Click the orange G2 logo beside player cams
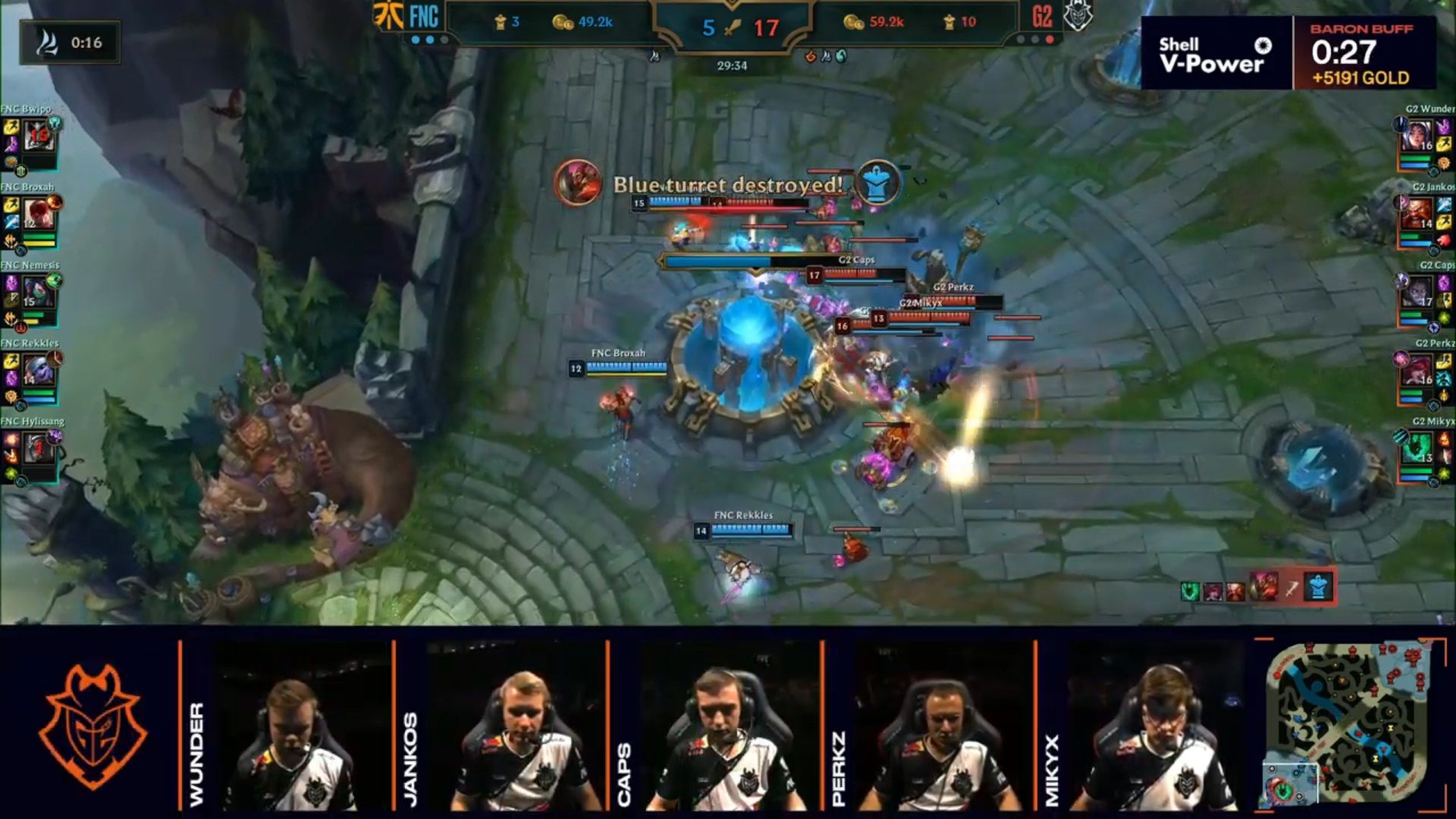 [92, 726]
